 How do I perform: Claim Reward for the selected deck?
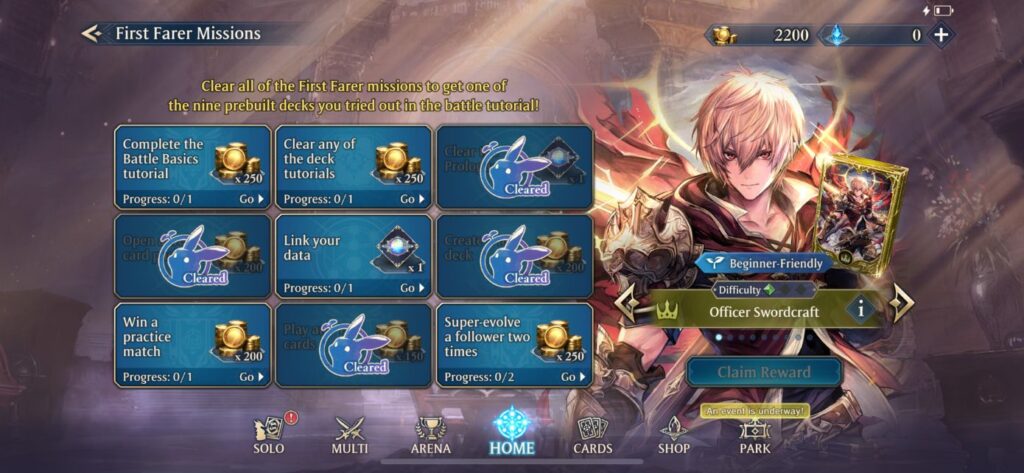[x=764, y=372]
